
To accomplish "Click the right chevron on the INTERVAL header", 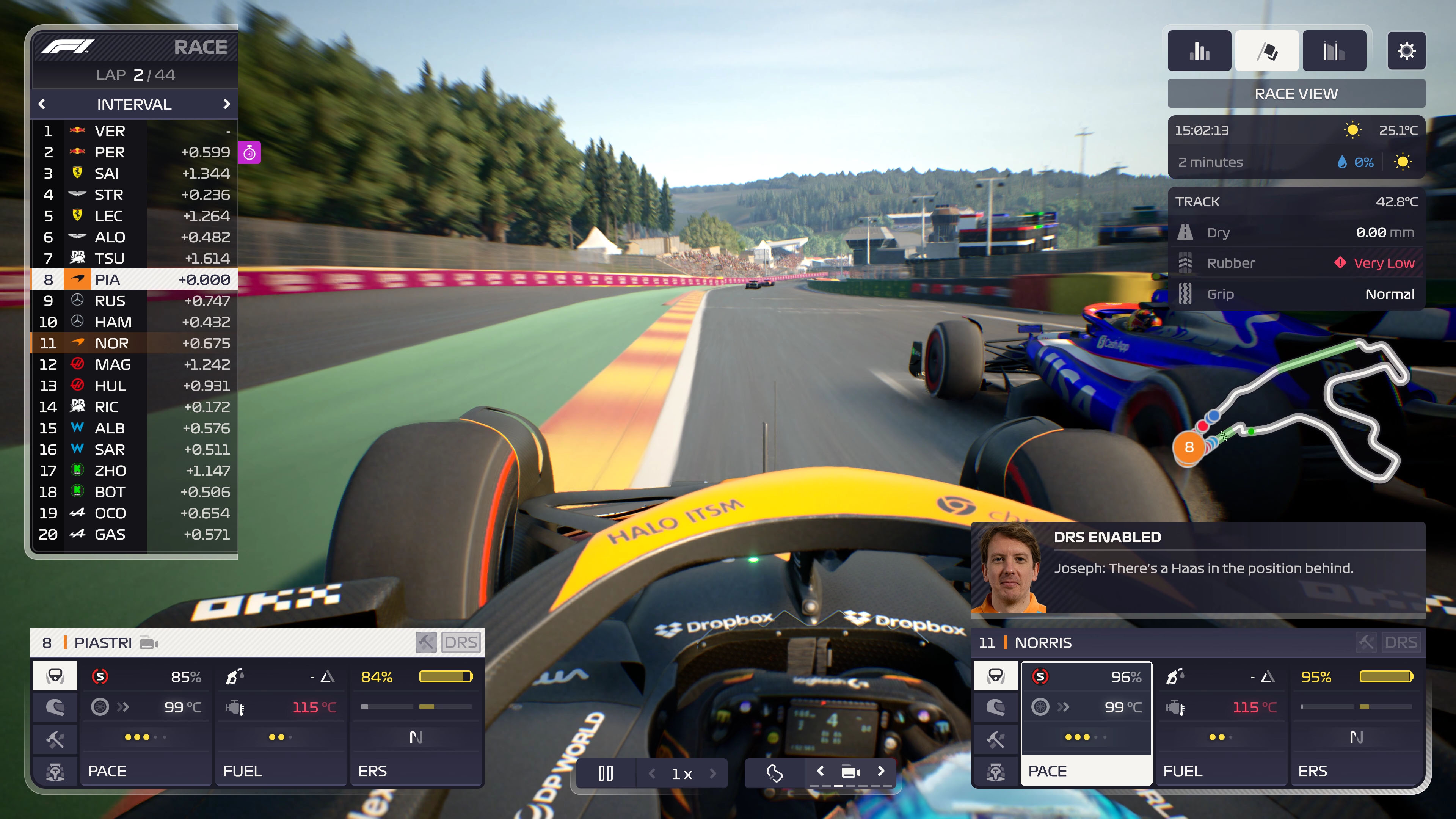I will point(228,104).
